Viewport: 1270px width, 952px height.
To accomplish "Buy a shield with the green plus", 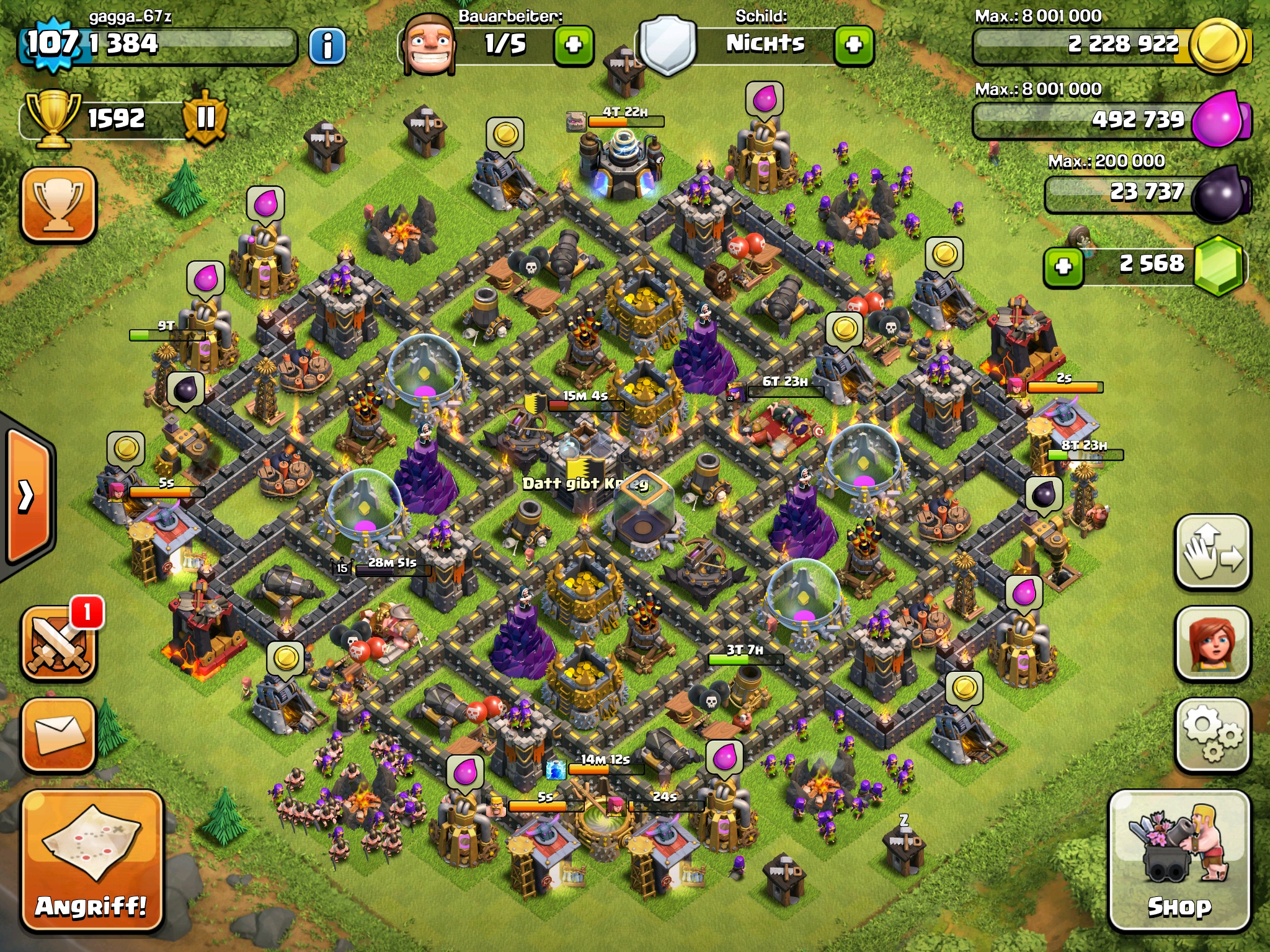I will click(x=854, y=45).
